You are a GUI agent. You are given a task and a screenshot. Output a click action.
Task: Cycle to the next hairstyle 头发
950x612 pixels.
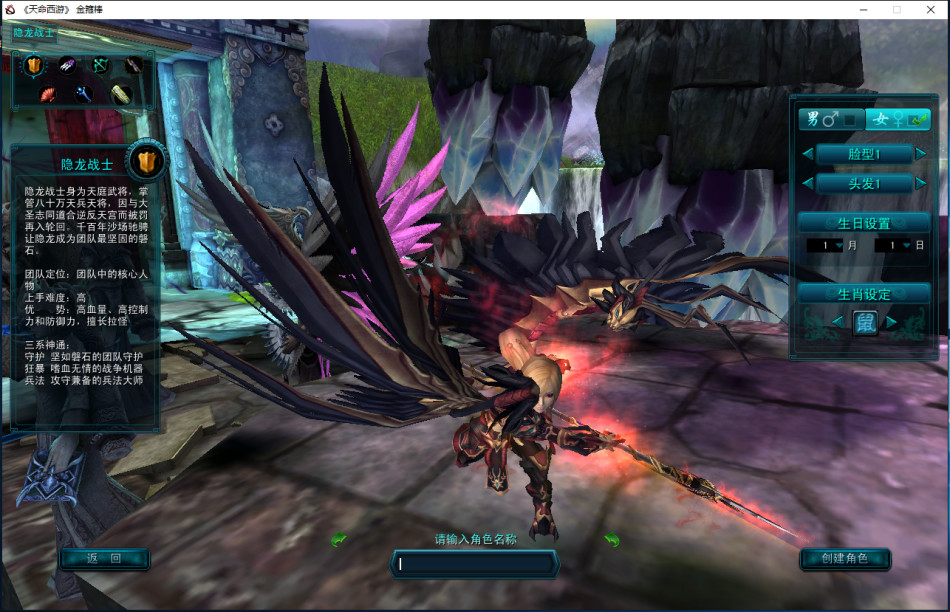[x=920, y=184]
